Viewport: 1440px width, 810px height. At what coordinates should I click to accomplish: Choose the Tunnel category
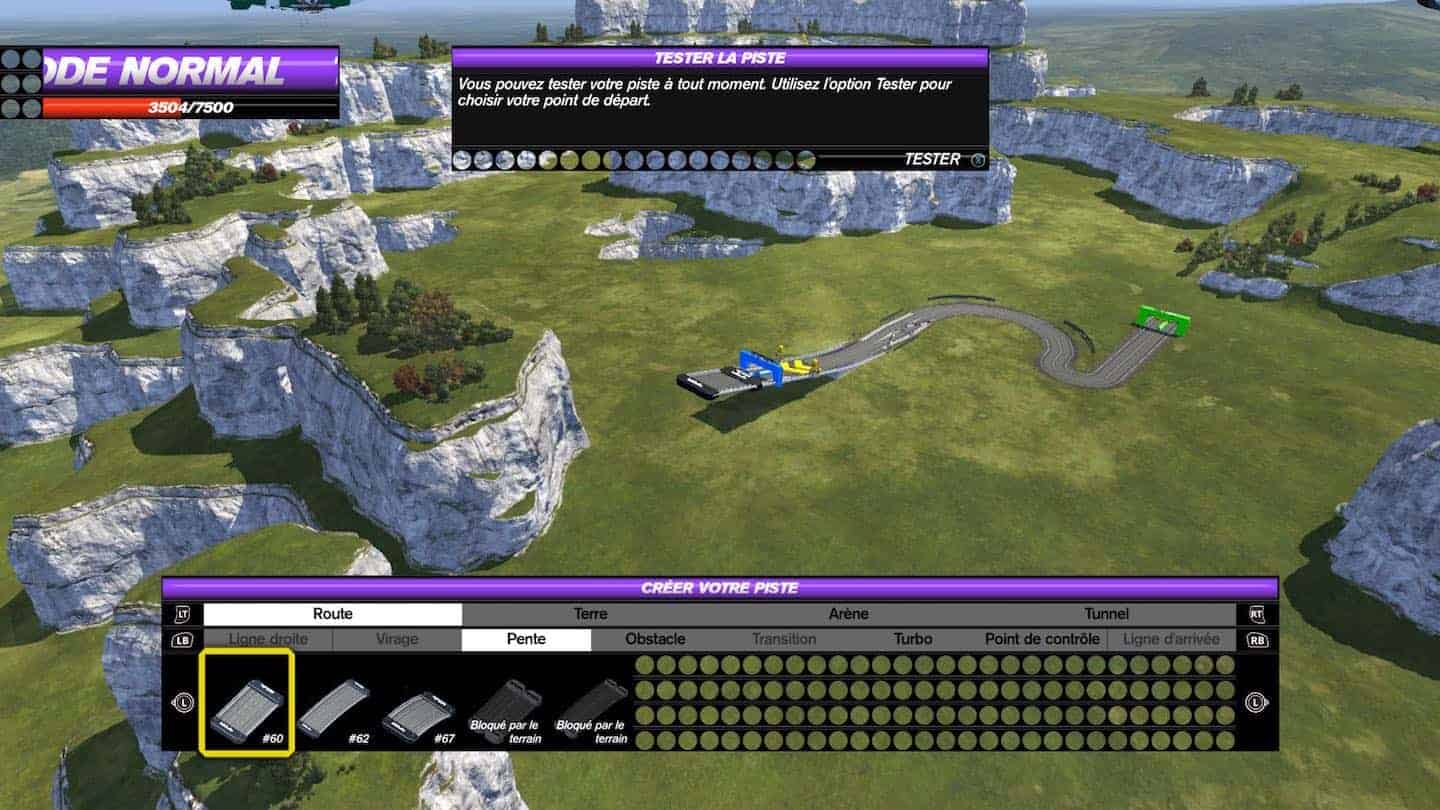(1106, 614)
